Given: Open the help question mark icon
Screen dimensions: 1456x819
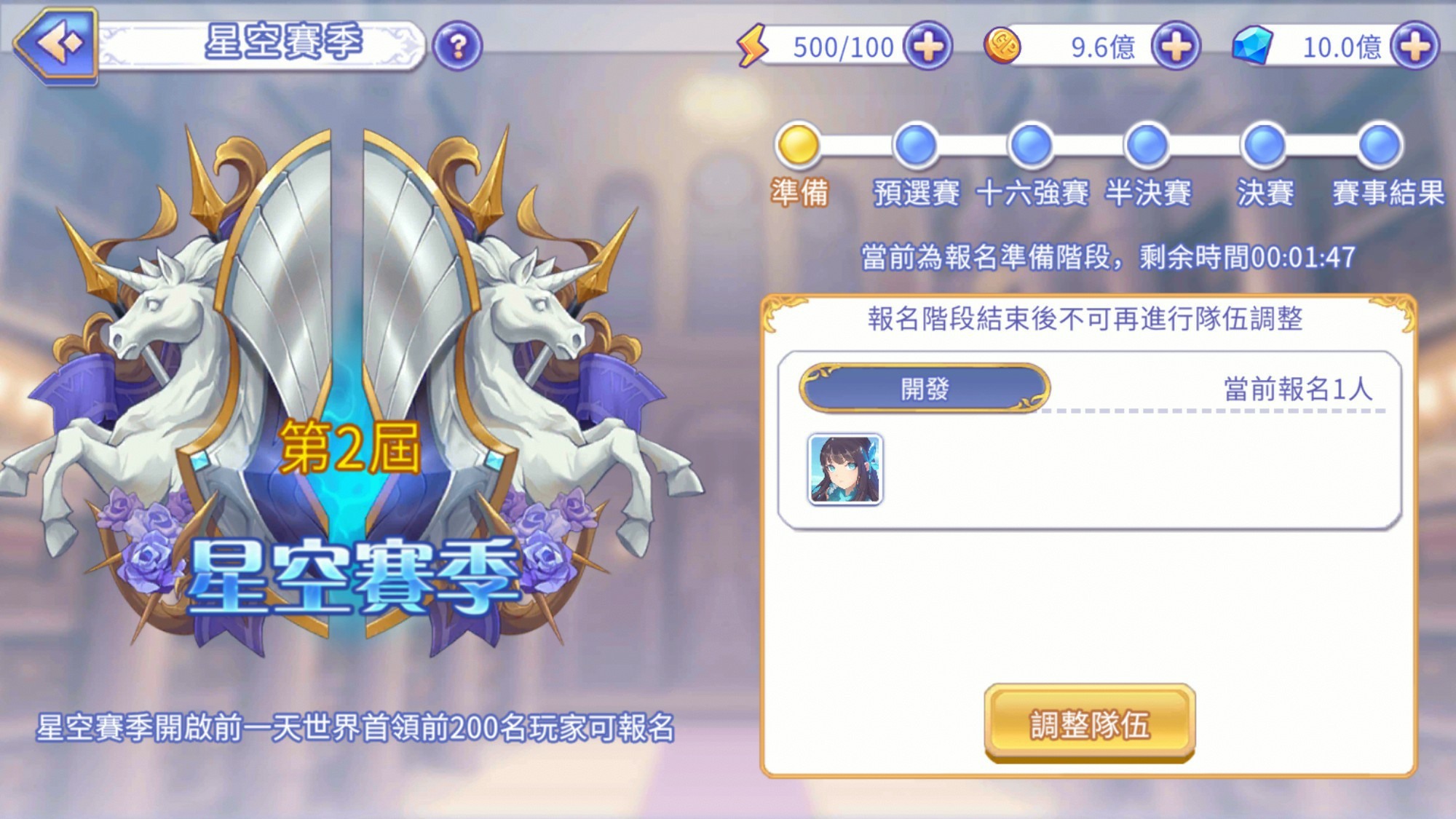Looking at the screenshot, I should pos(457,45).
